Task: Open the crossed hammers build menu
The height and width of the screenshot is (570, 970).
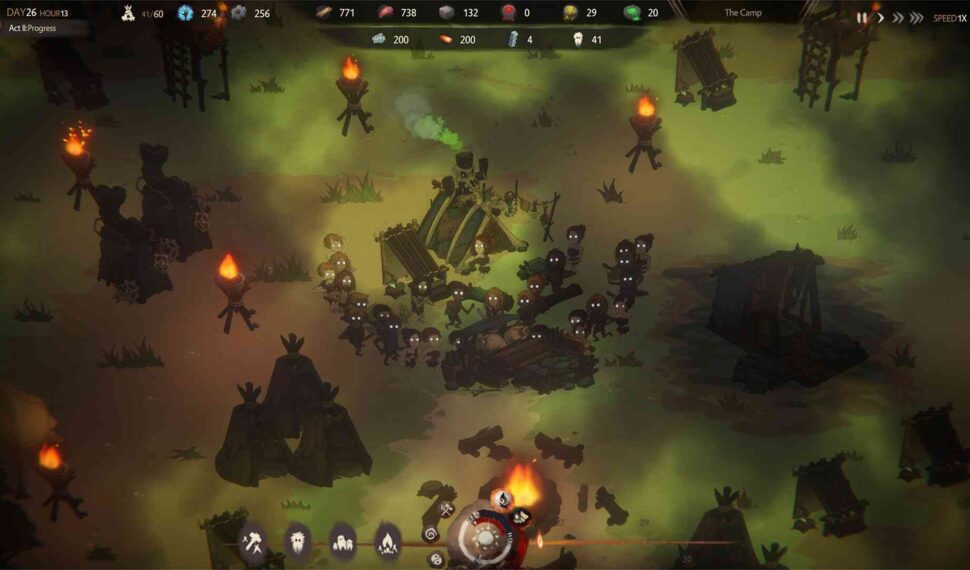Action: [253, 539]
